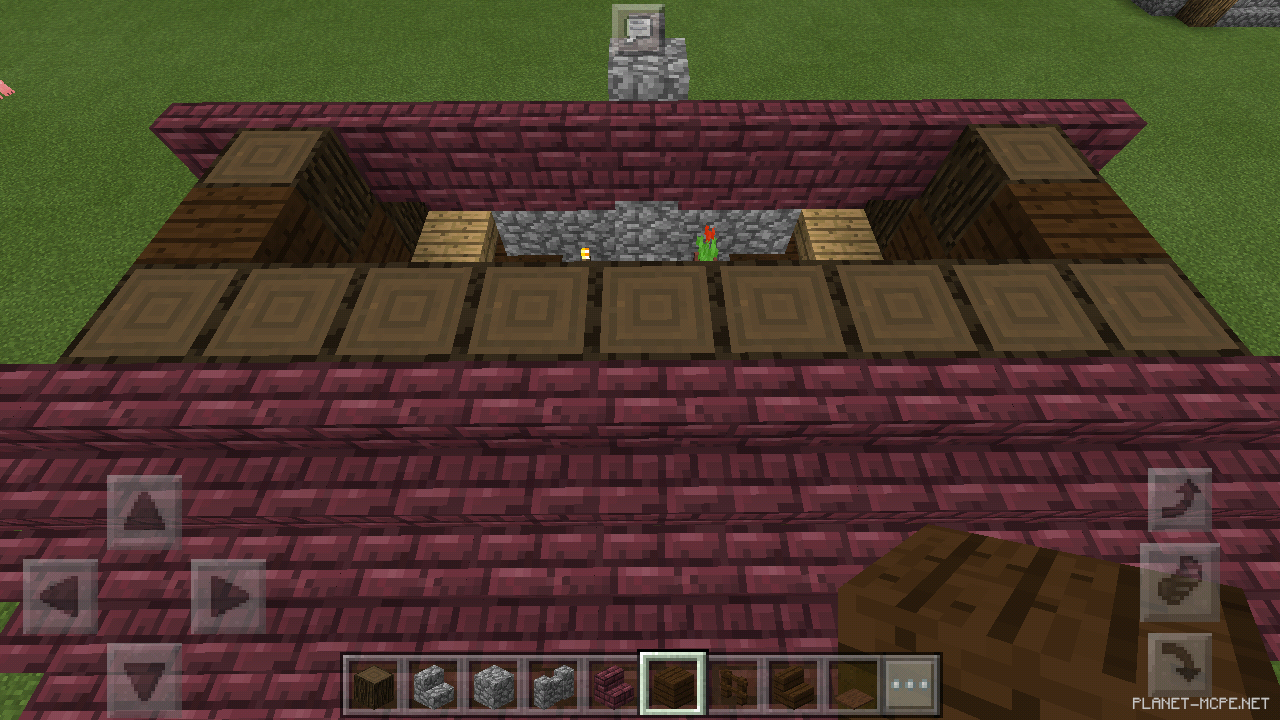Select the dark oak log in the hotbar
The height and width of the screenshot is (720, 1280).
coord(371,683)
